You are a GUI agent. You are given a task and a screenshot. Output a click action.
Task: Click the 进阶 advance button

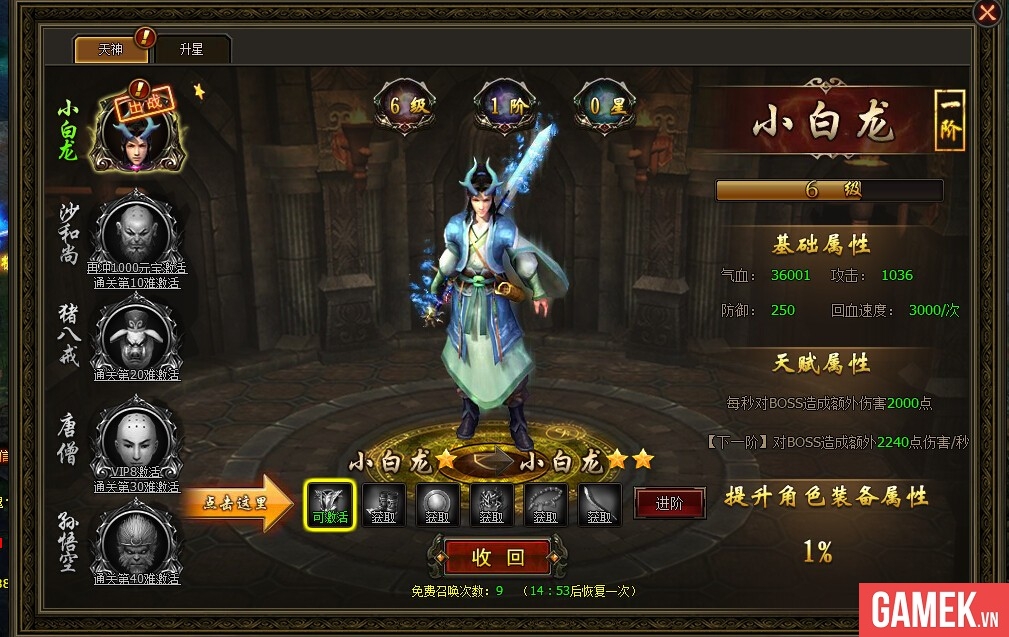tap(669, 504)
